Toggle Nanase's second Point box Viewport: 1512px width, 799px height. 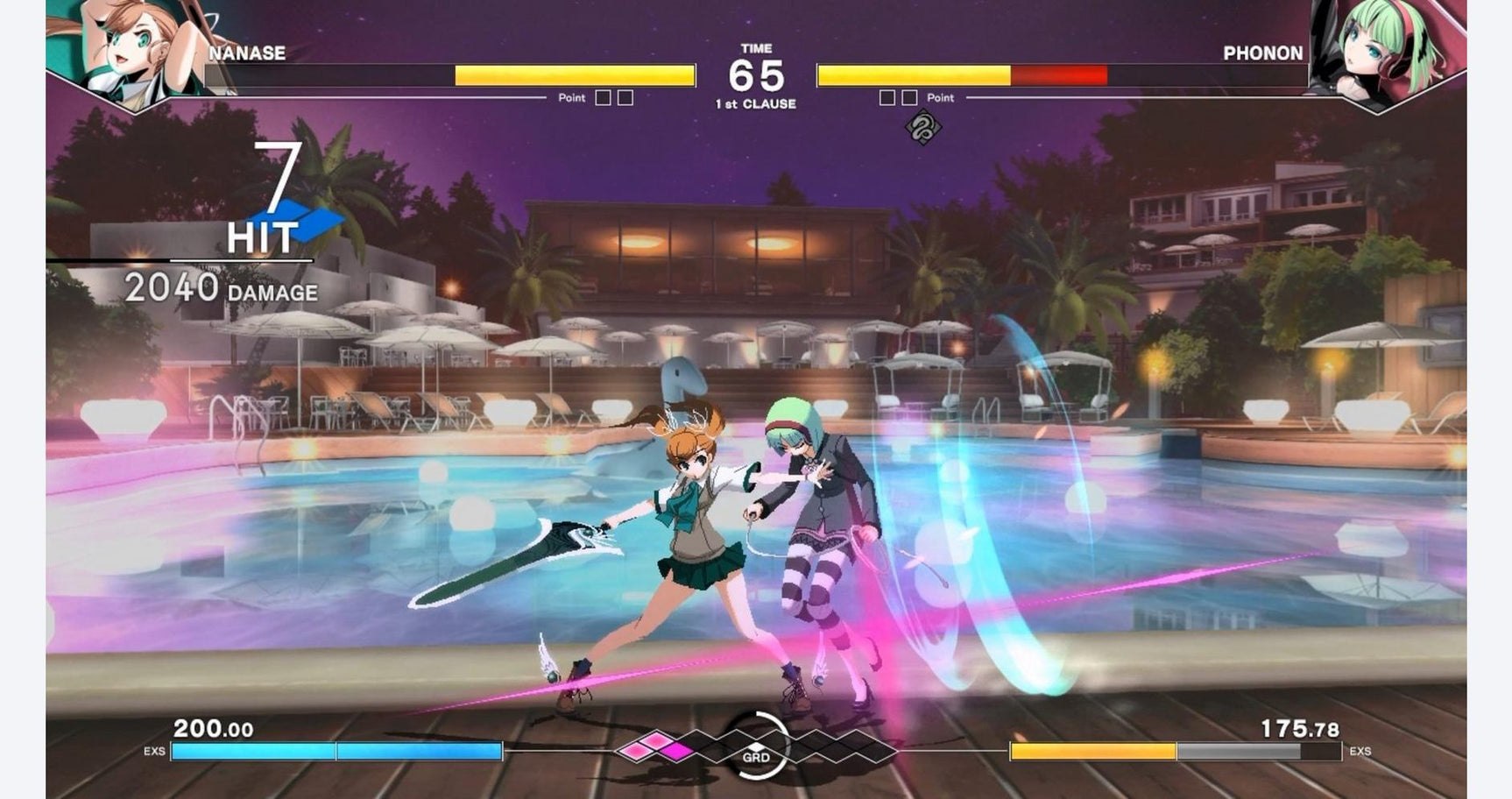pyautogui.click(x=624, y=97)
